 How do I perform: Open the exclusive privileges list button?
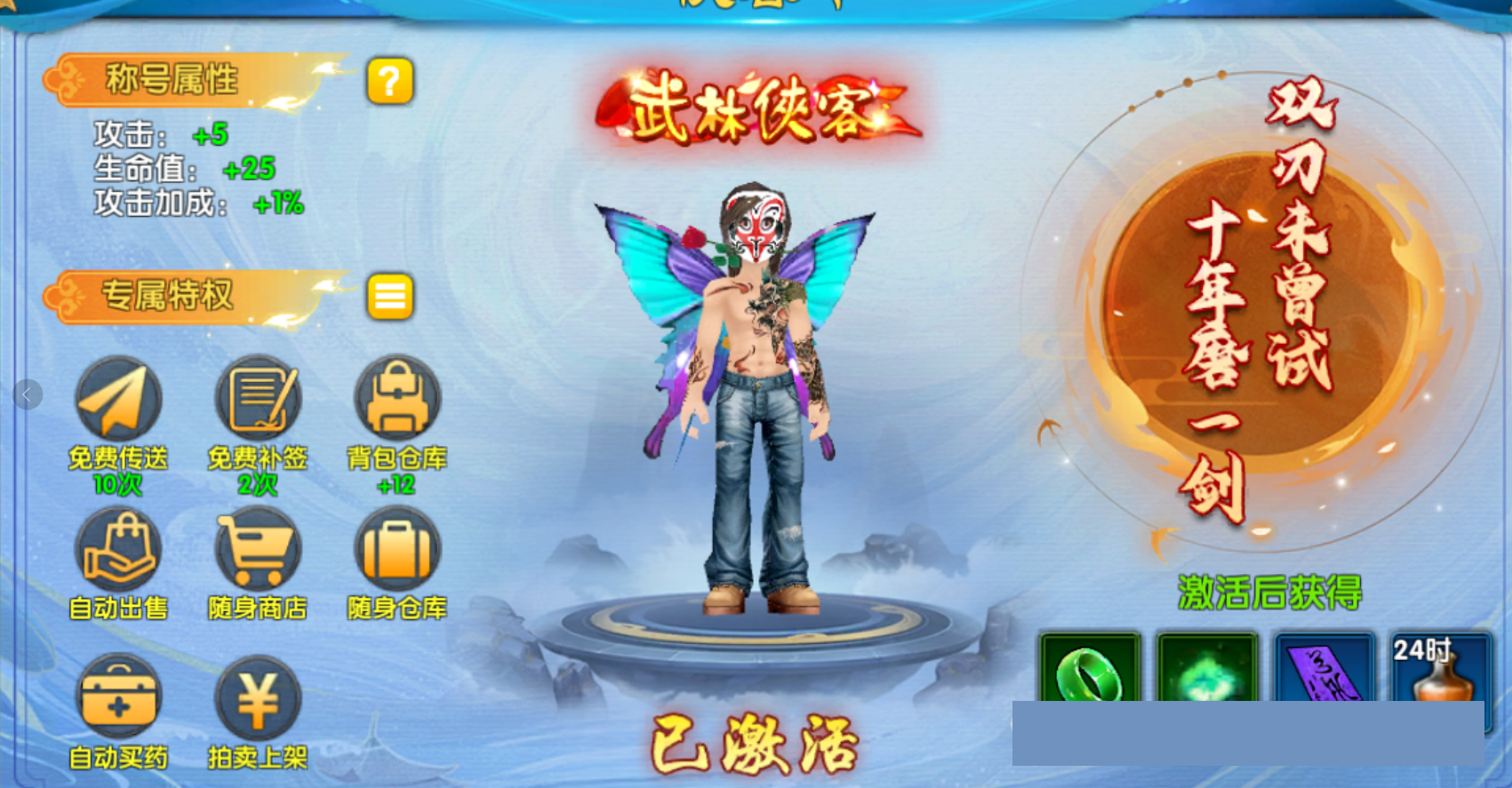[x=389, y=297]
